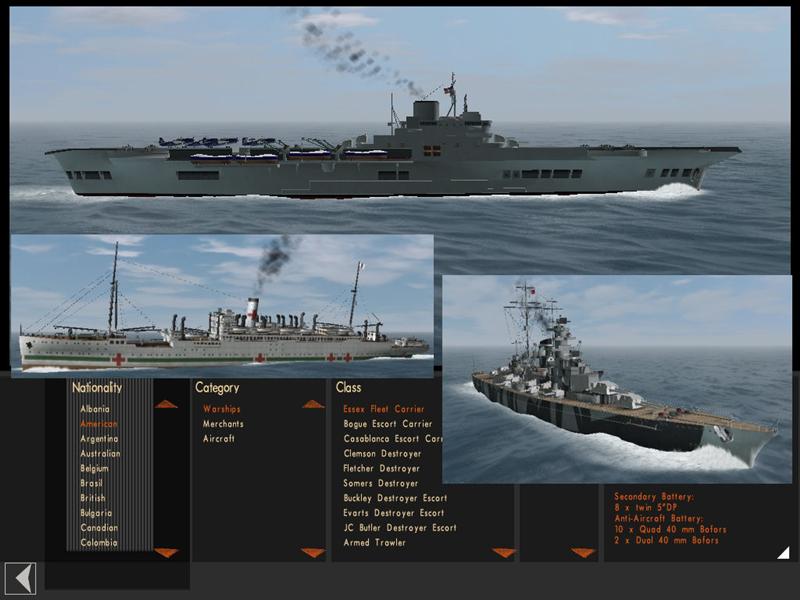Select the Warships category
The width and height of the screenshot is (800, 600).
(x=221, y=409)
